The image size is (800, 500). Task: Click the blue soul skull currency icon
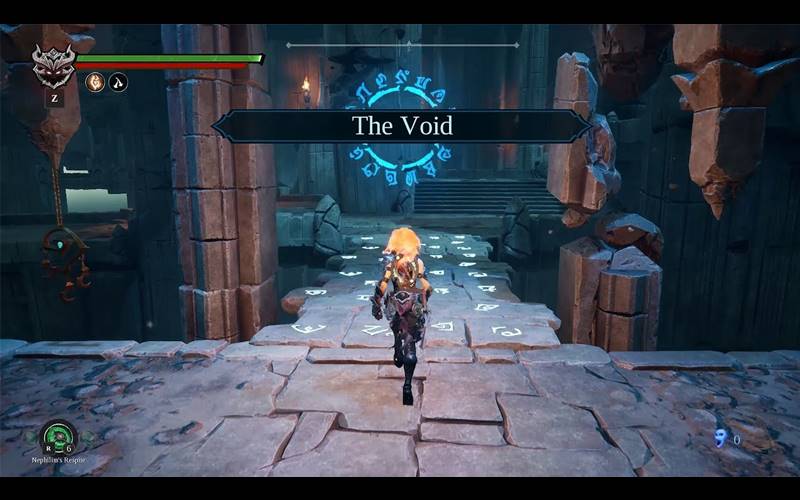pos(721,437)
